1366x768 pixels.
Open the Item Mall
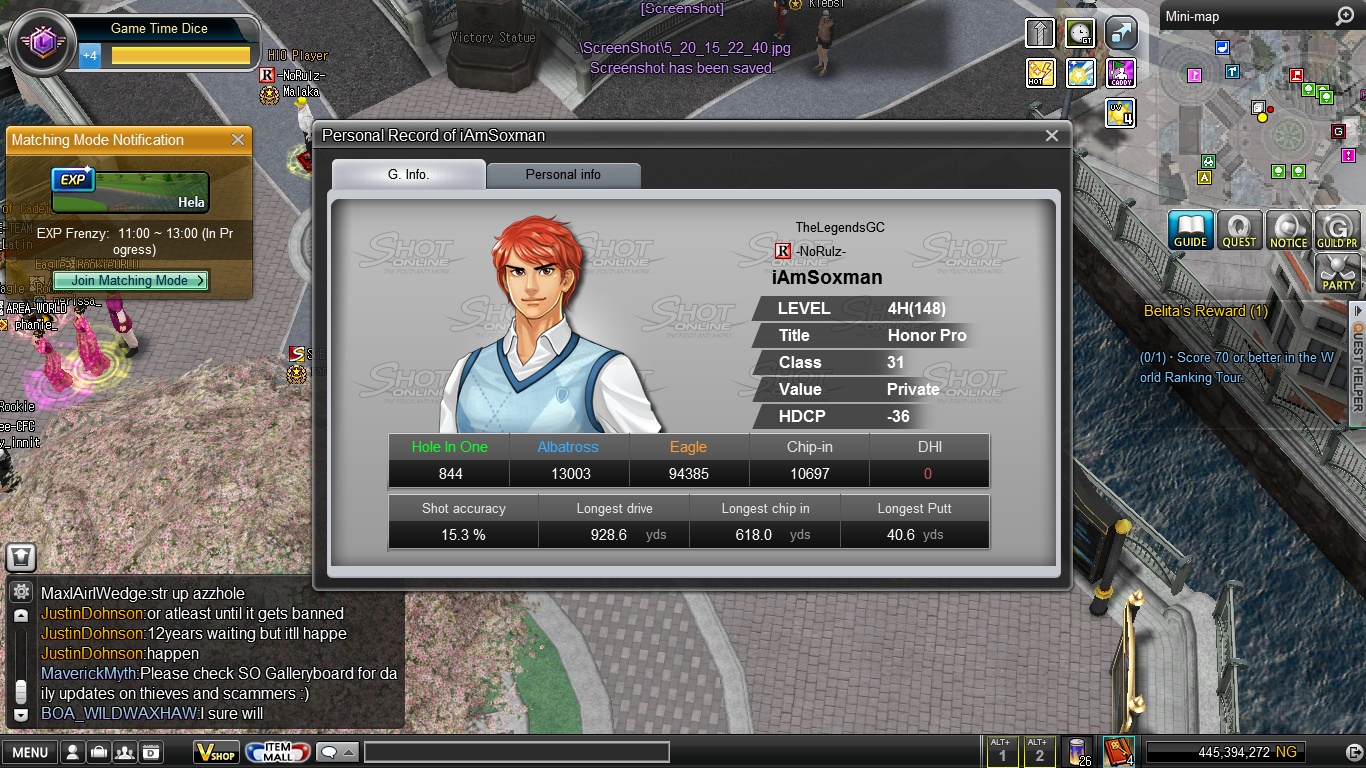(277, 753)
